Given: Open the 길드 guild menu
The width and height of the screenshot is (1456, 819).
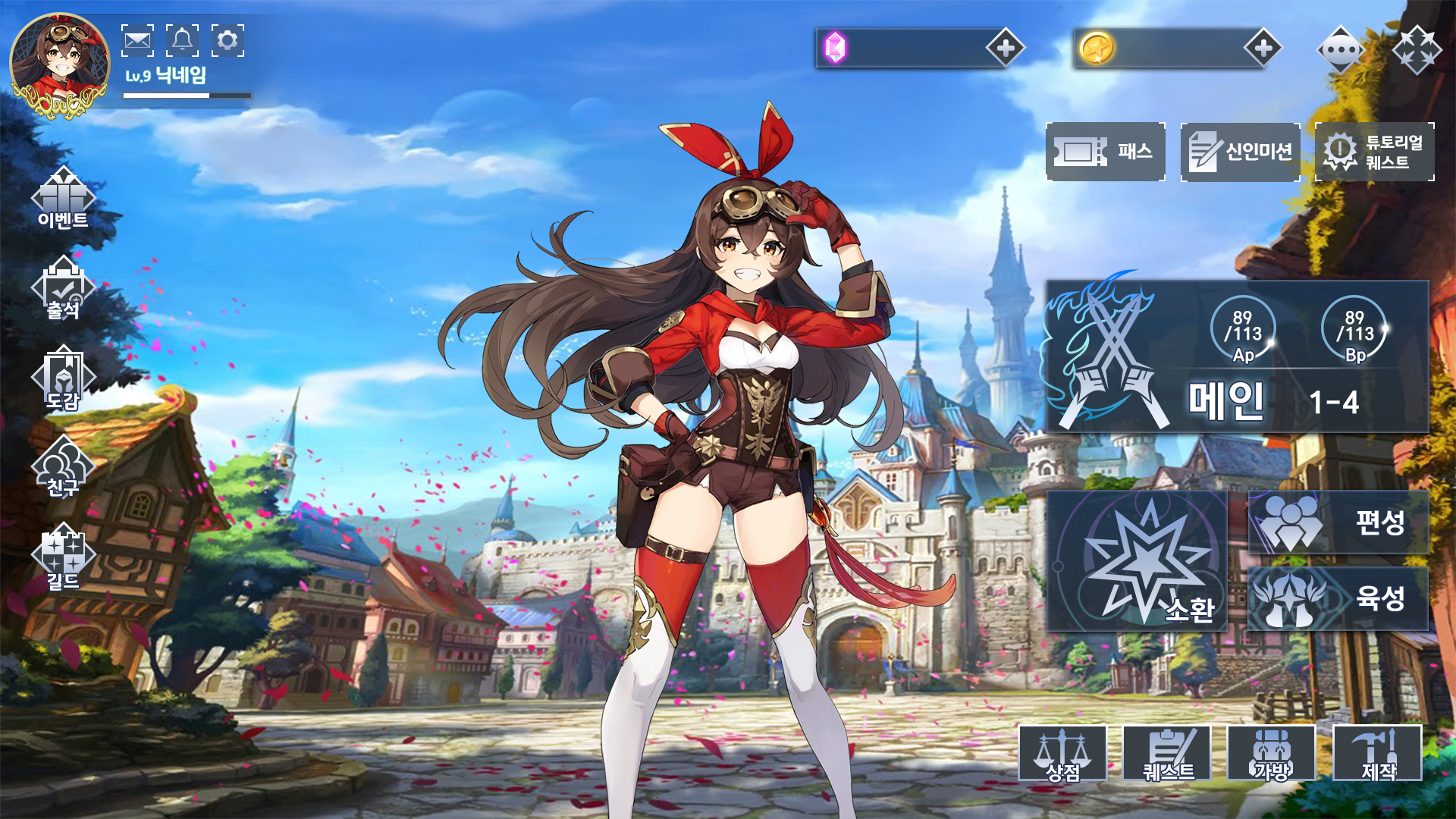Looking at the screenshot, I should (x=63, y=558).
